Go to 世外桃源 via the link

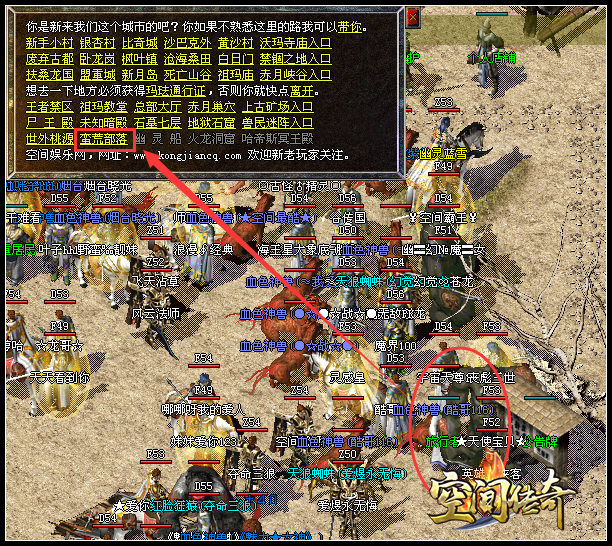pos(49,138)
